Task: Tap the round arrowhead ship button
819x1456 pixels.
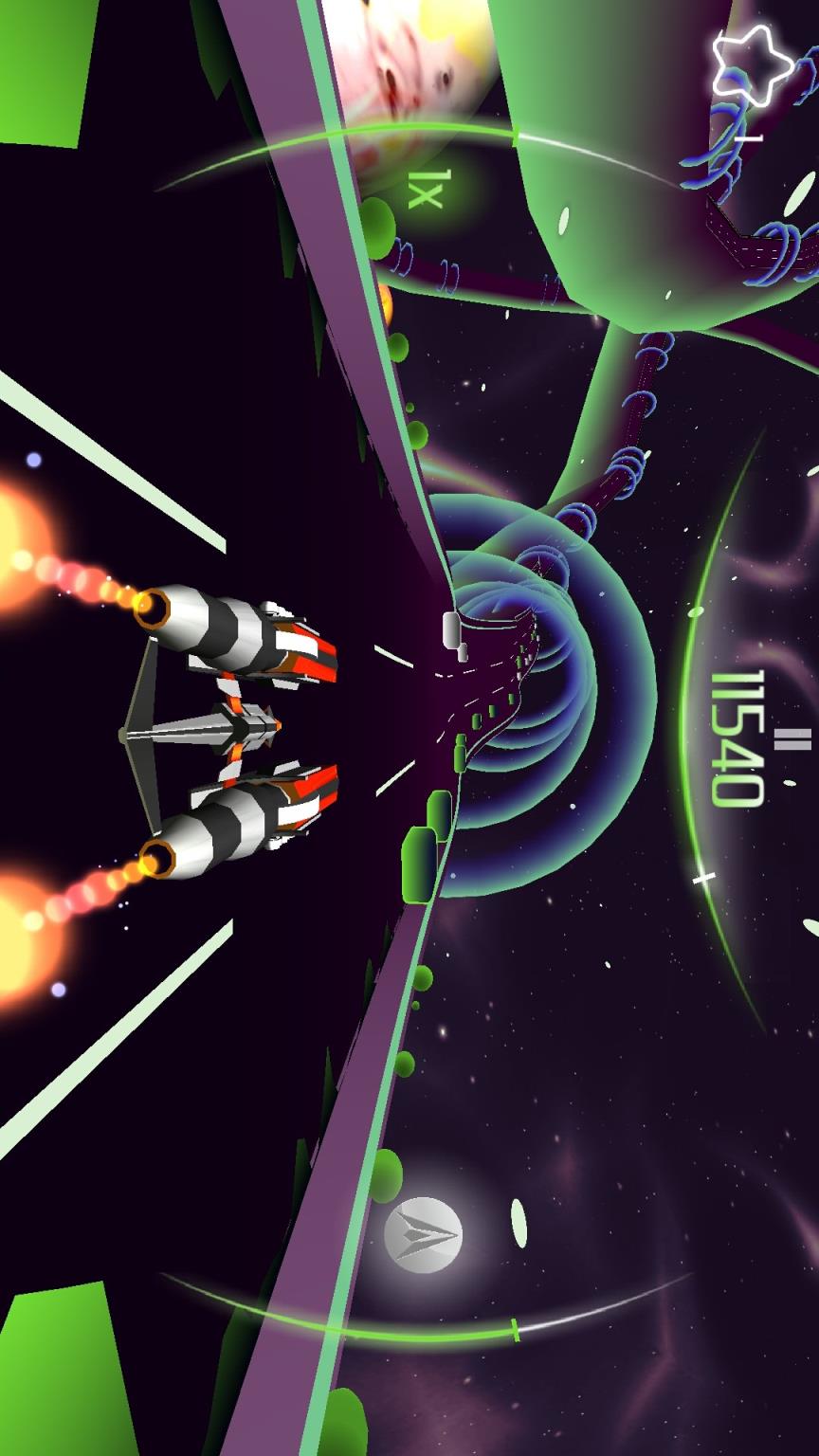Action: [x=424, y=1234]
